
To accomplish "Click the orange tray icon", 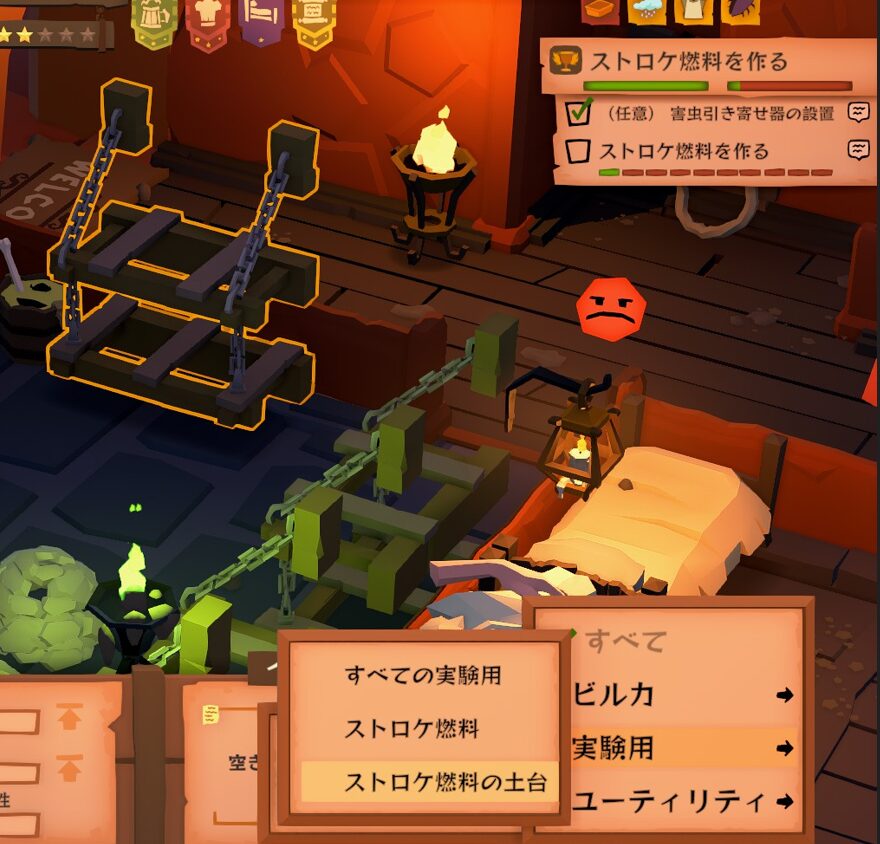I will [x=600, y=10].
